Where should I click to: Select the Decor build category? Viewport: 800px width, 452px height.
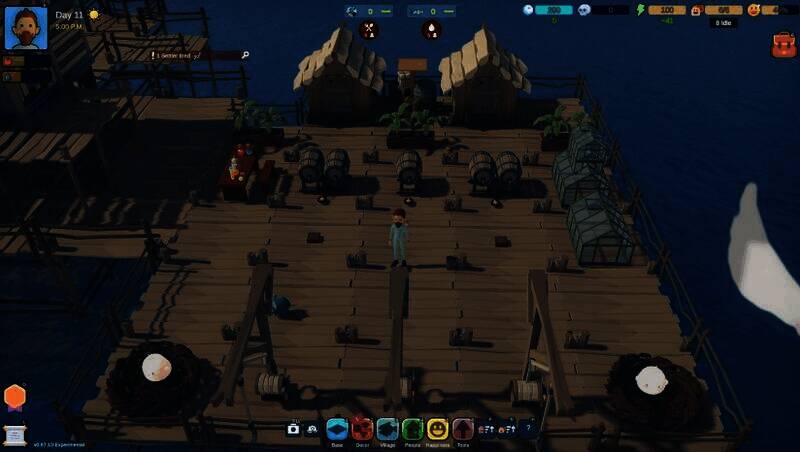pyautogui.click(x=362, y=429)
